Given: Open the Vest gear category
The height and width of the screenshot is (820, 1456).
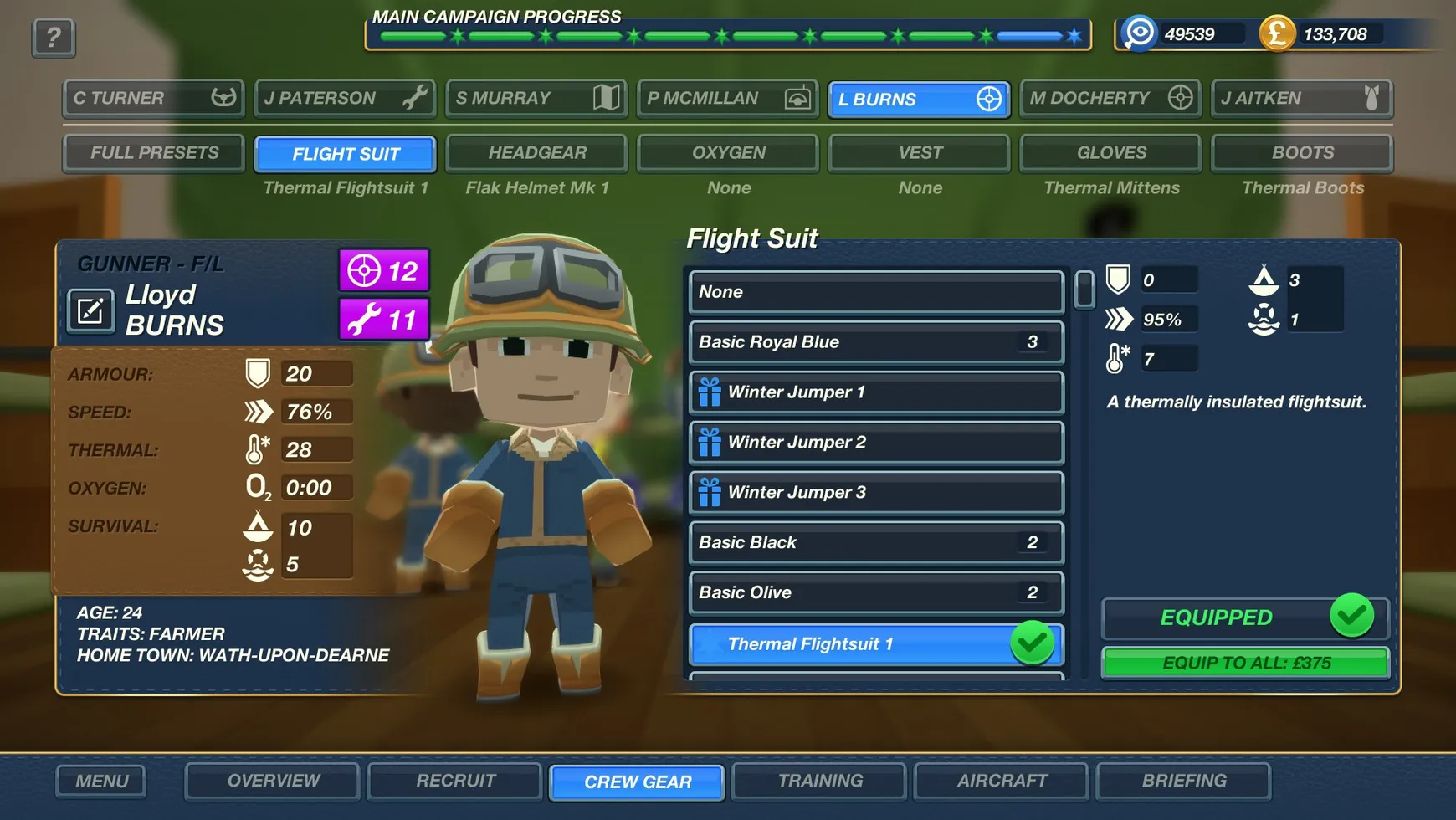Looking at the screenshot, I should [918, 152].
